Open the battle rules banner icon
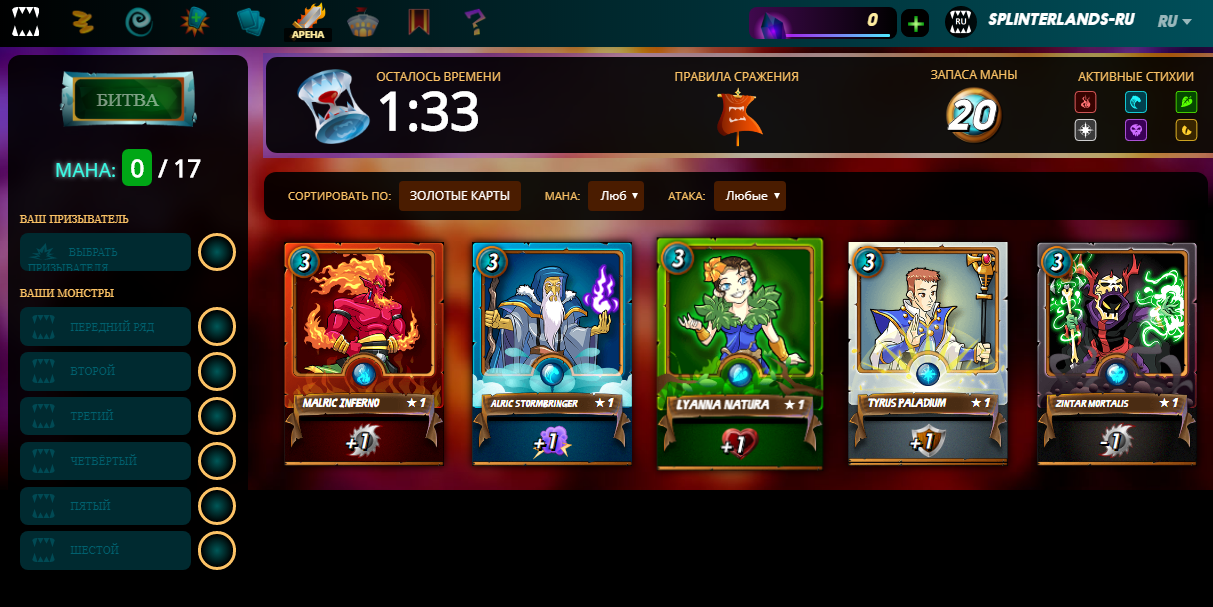This screenshot has width=1213, height=607. (x=739, y=114)
